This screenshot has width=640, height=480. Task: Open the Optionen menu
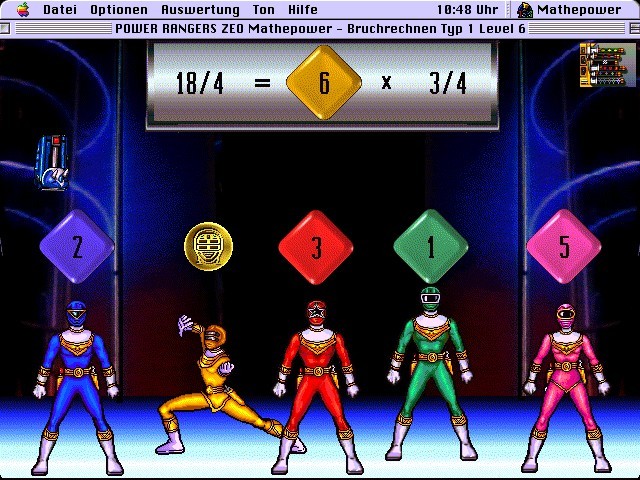click(118, 9)
